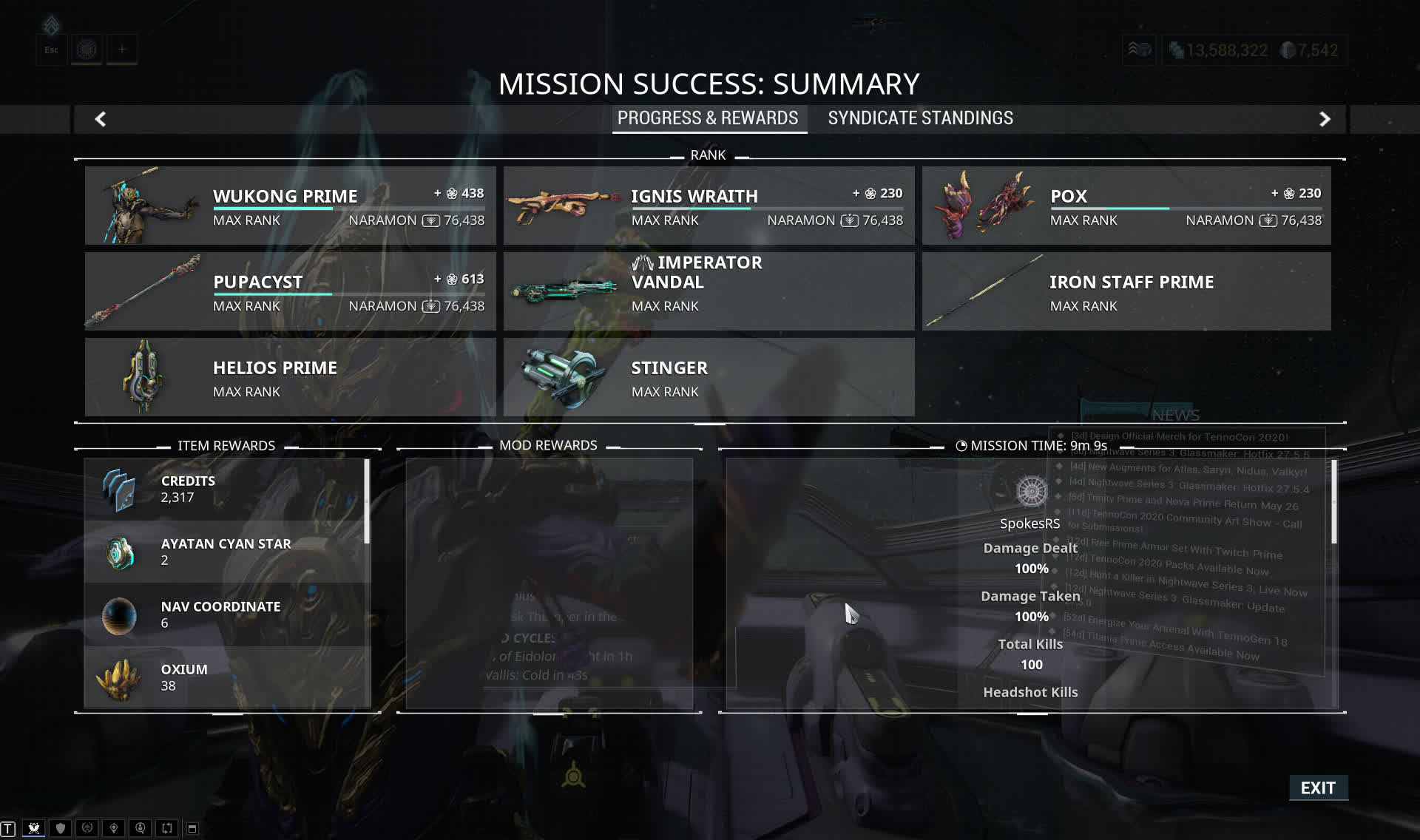Exit the mission summary screen
This screenshot has width=1420, height=840.
point(1318,787)
